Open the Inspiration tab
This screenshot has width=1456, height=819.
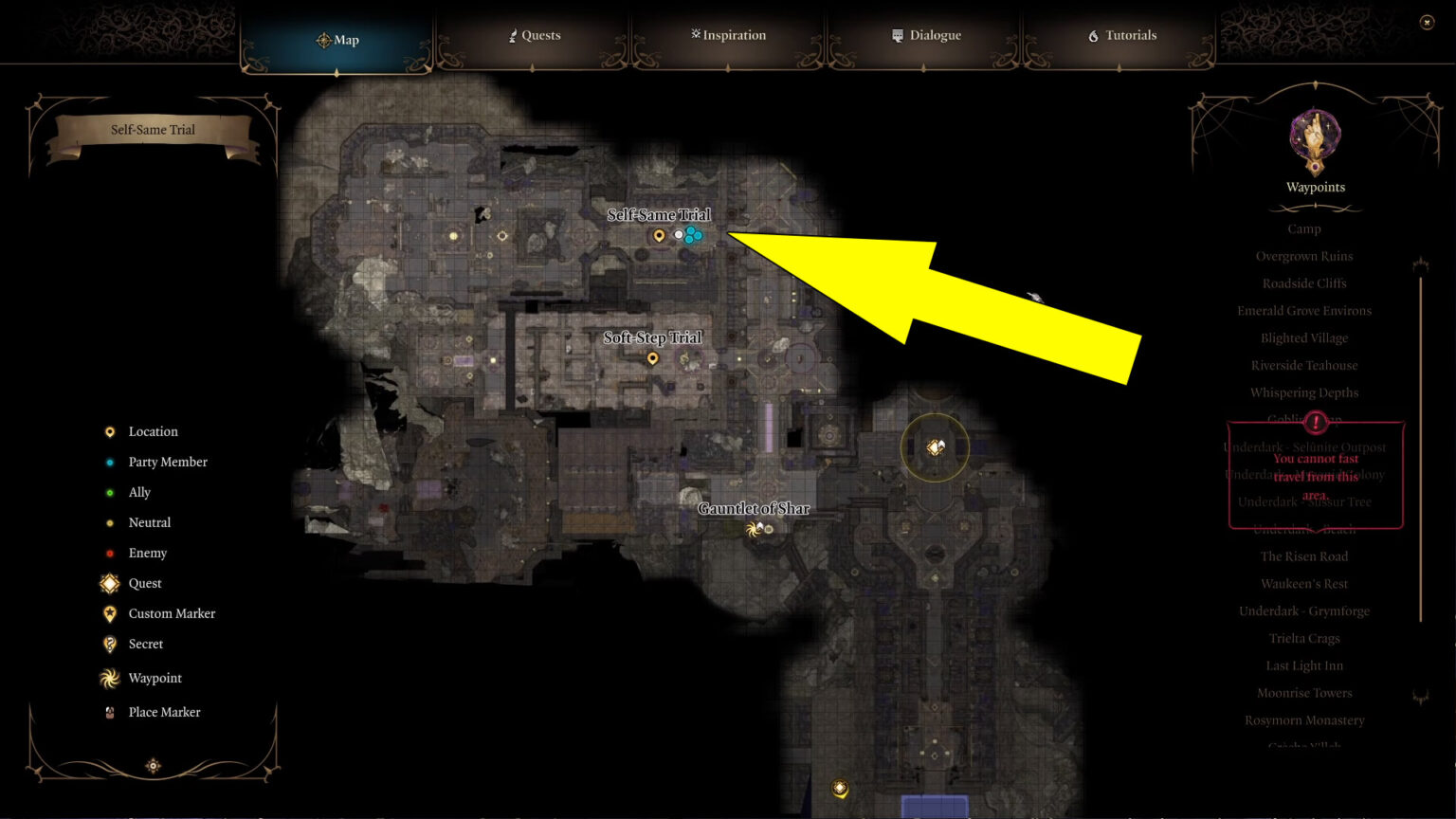(728, 35)
